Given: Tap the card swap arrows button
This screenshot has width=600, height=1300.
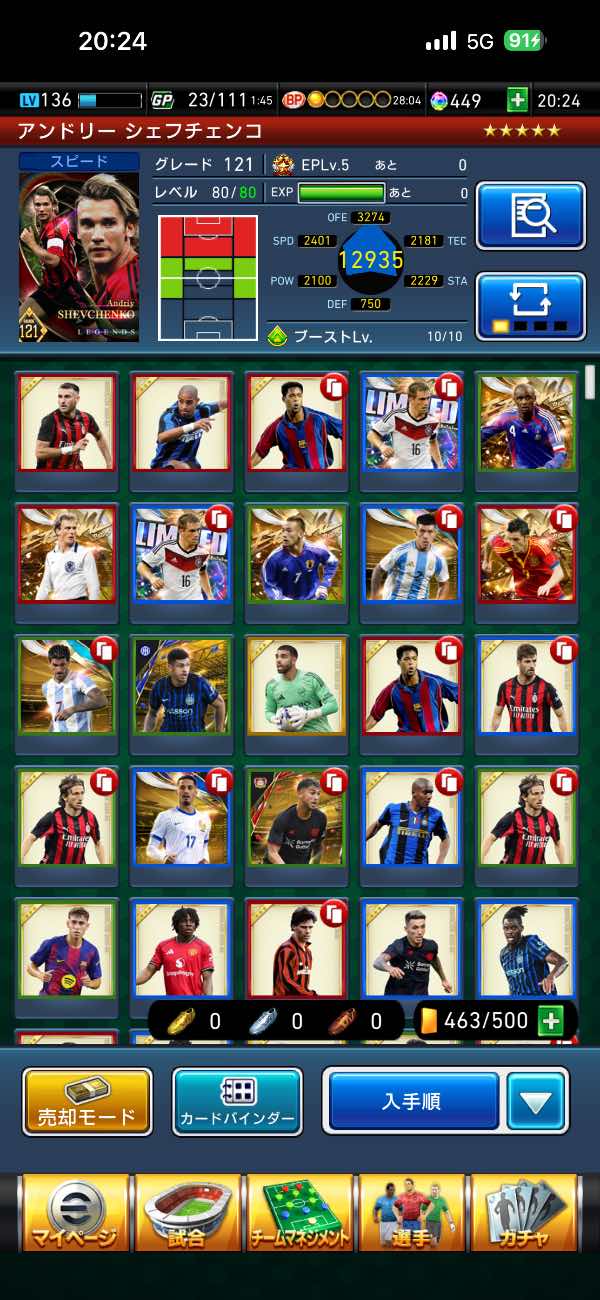Looking at the screenshot, I should point(530,305).
